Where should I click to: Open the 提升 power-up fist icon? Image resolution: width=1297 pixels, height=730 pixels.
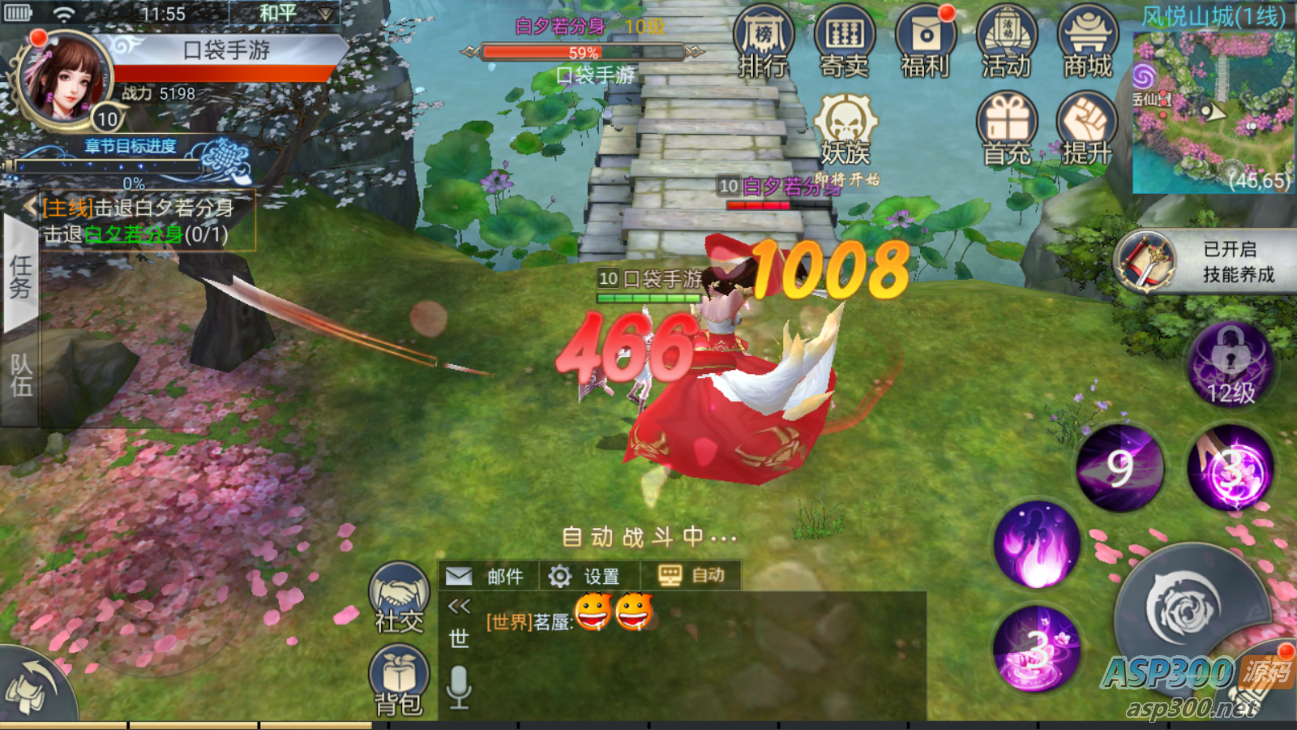1087,129
